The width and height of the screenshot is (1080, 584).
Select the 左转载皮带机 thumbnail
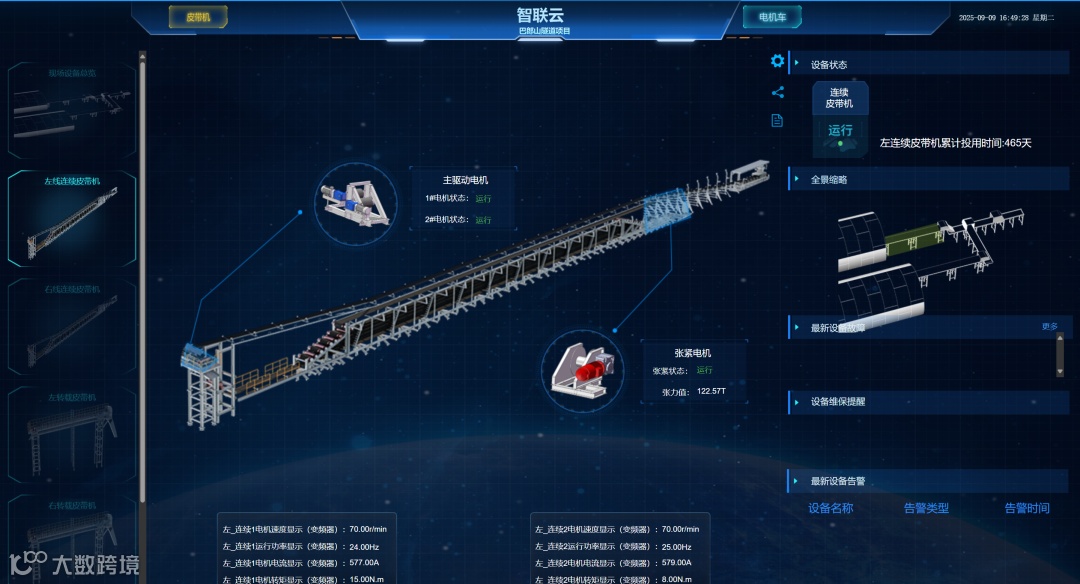(x=72, y=432)
